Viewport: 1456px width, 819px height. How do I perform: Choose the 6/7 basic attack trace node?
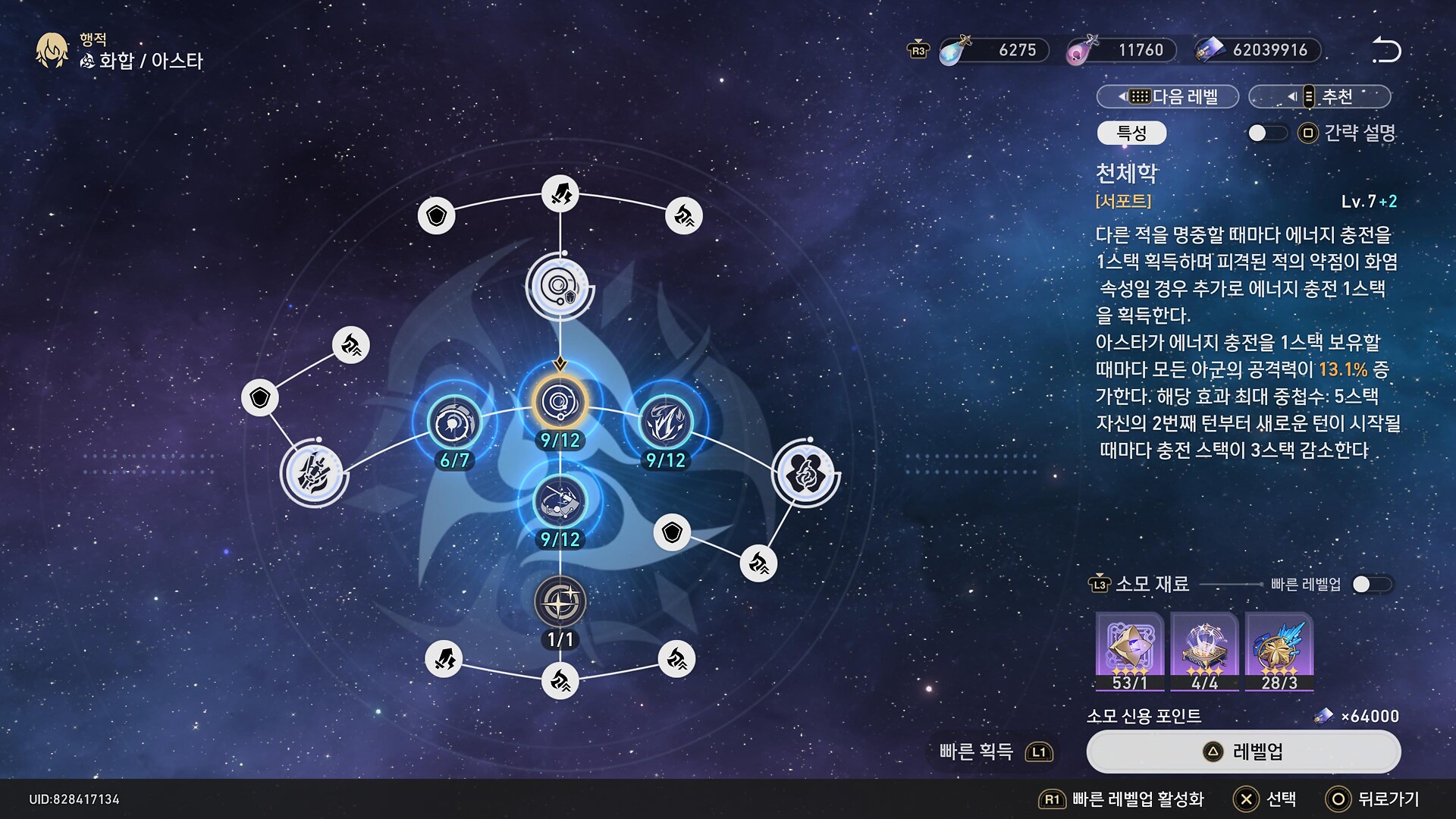pyautogui.click(x=454, y=422)
